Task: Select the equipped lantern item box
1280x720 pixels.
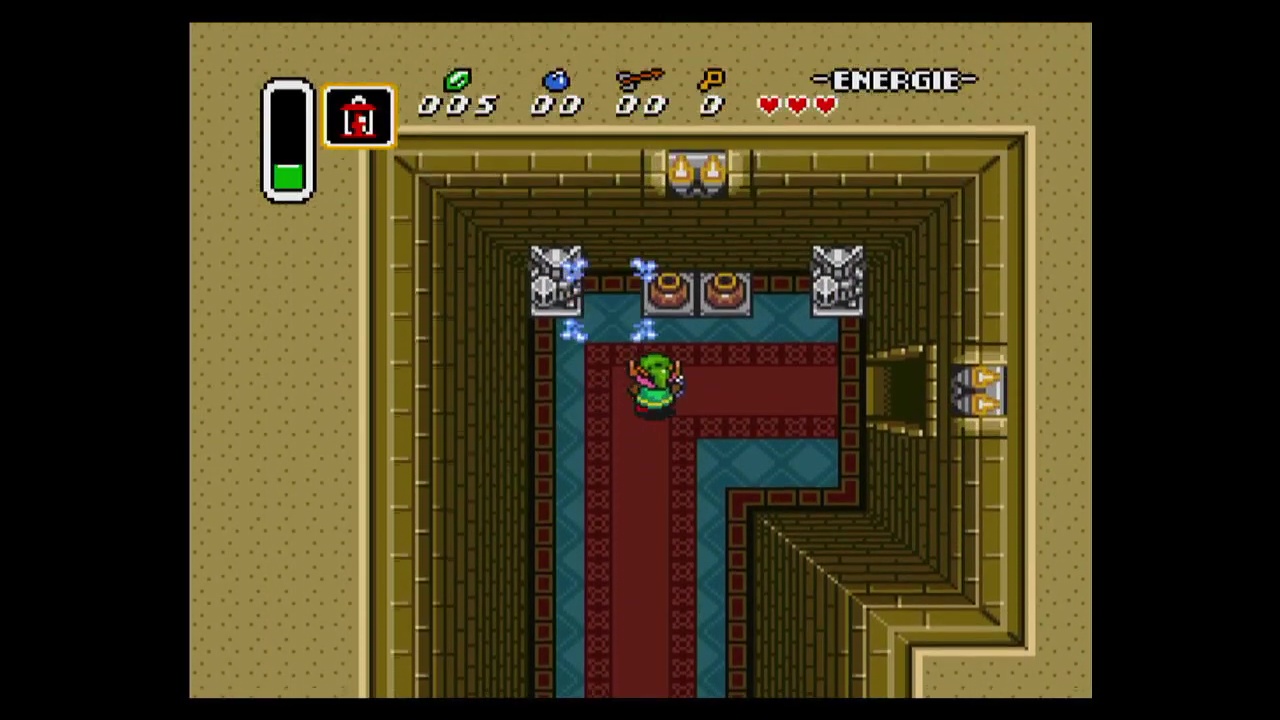Action: point(359,117)
